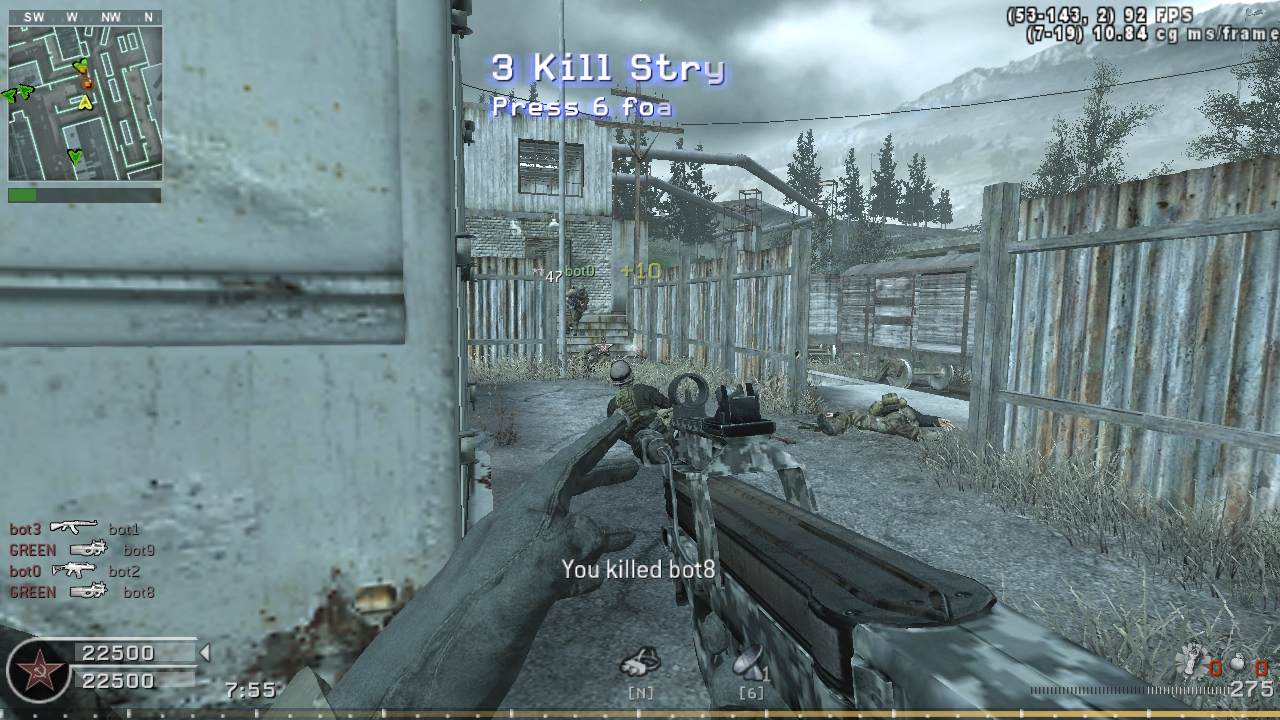Select the red star faction emblem
The image size is (1280, 720).
[x=39, y=669]
